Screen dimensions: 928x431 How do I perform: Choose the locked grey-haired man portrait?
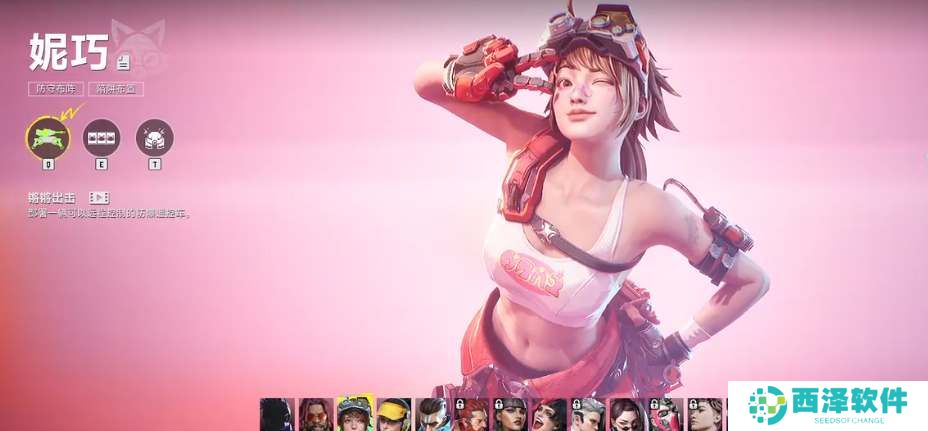click(x=589, y=414)
